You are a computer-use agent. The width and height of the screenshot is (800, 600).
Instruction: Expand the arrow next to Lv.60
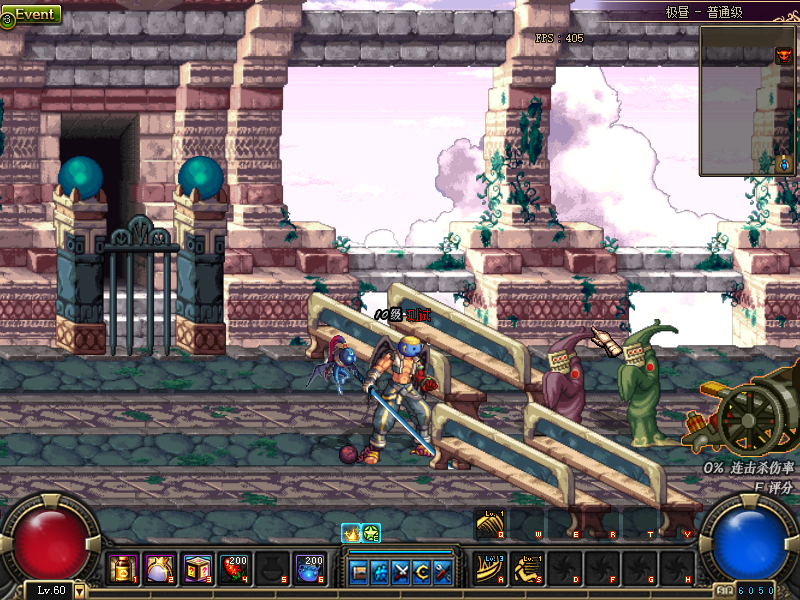tap(80, 591)
